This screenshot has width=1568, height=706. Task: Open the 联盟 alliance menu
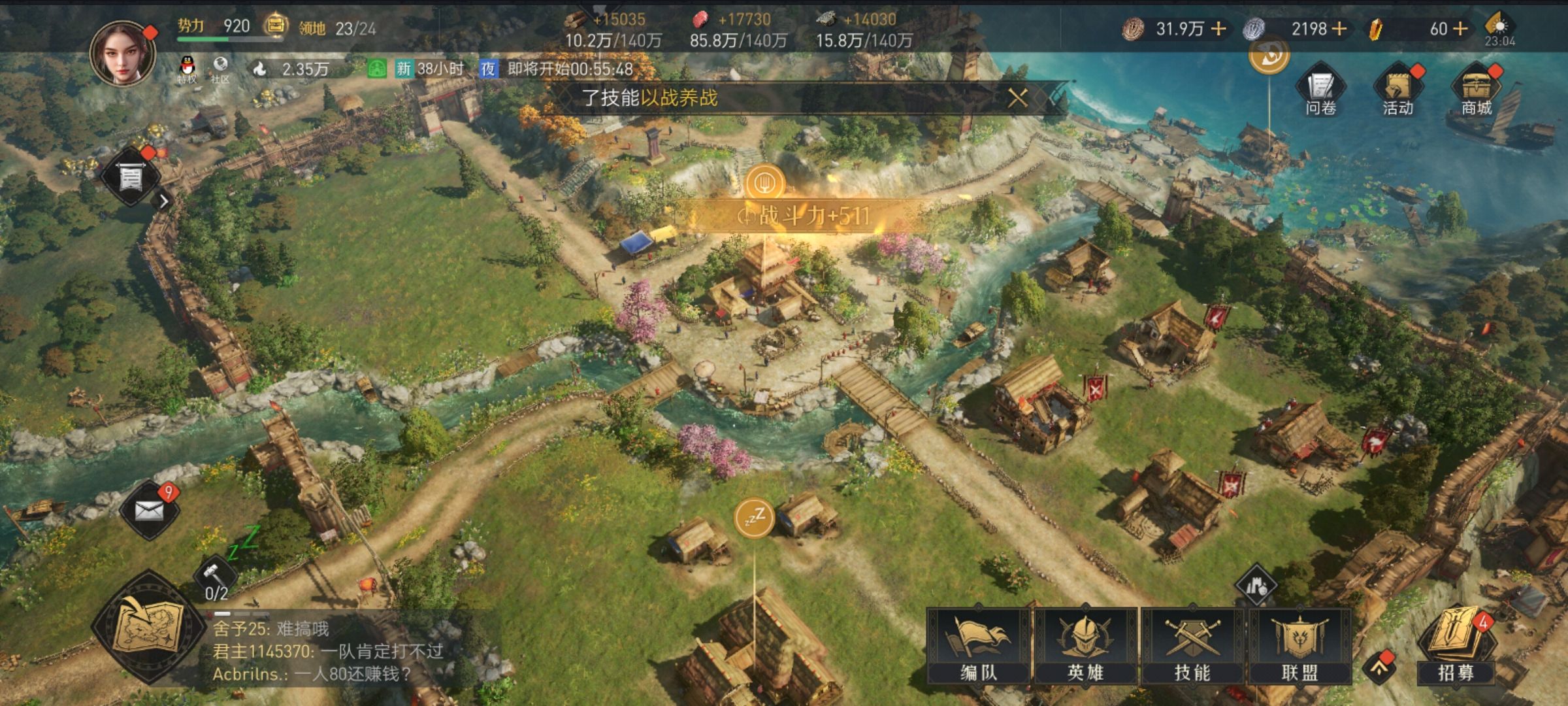click(x=1299, y=646)
